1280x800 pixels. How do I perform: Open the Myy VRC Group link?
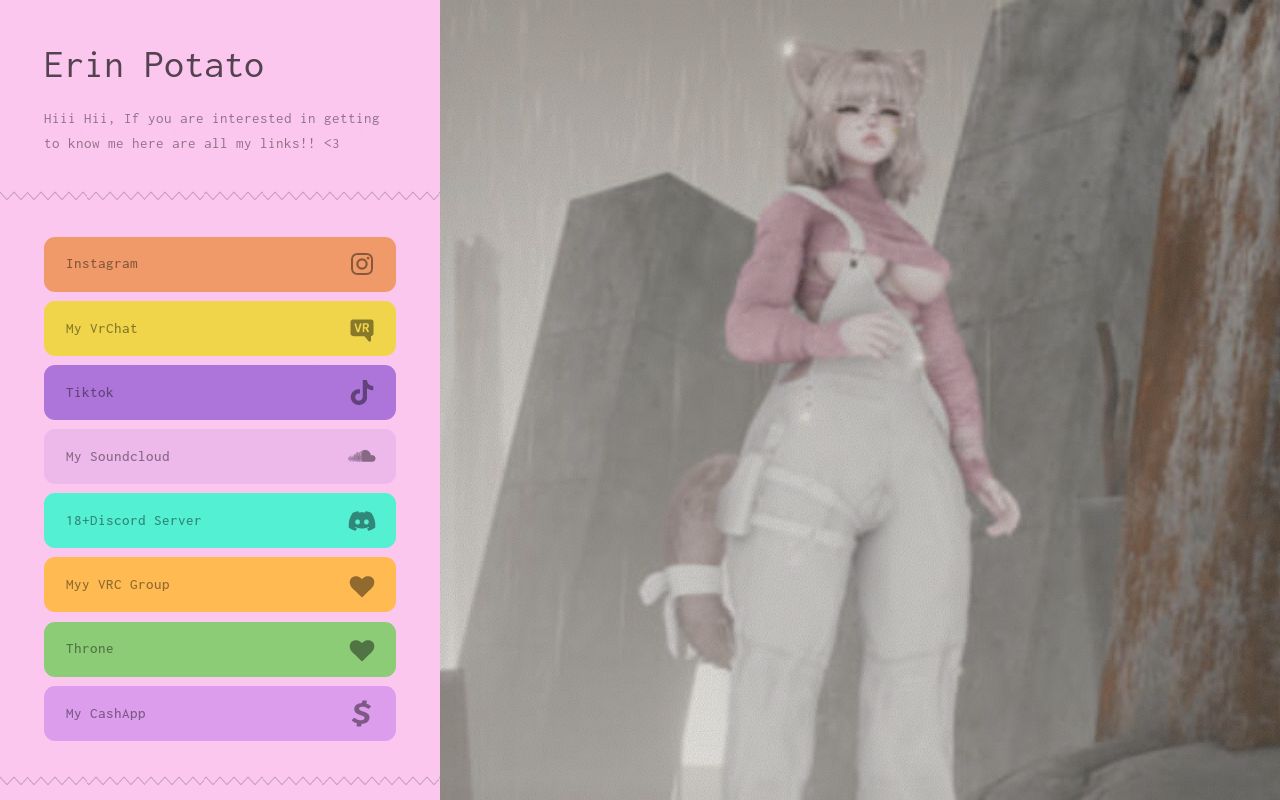point(180,585)
